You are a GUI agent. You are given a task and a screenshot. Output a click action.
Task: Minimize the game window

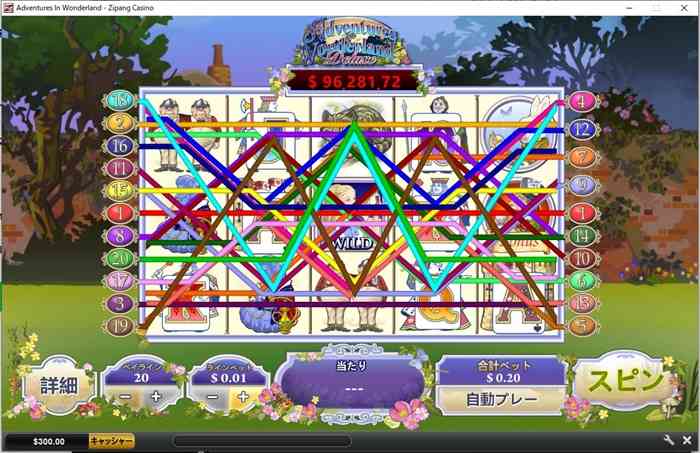tap(630, 7)
